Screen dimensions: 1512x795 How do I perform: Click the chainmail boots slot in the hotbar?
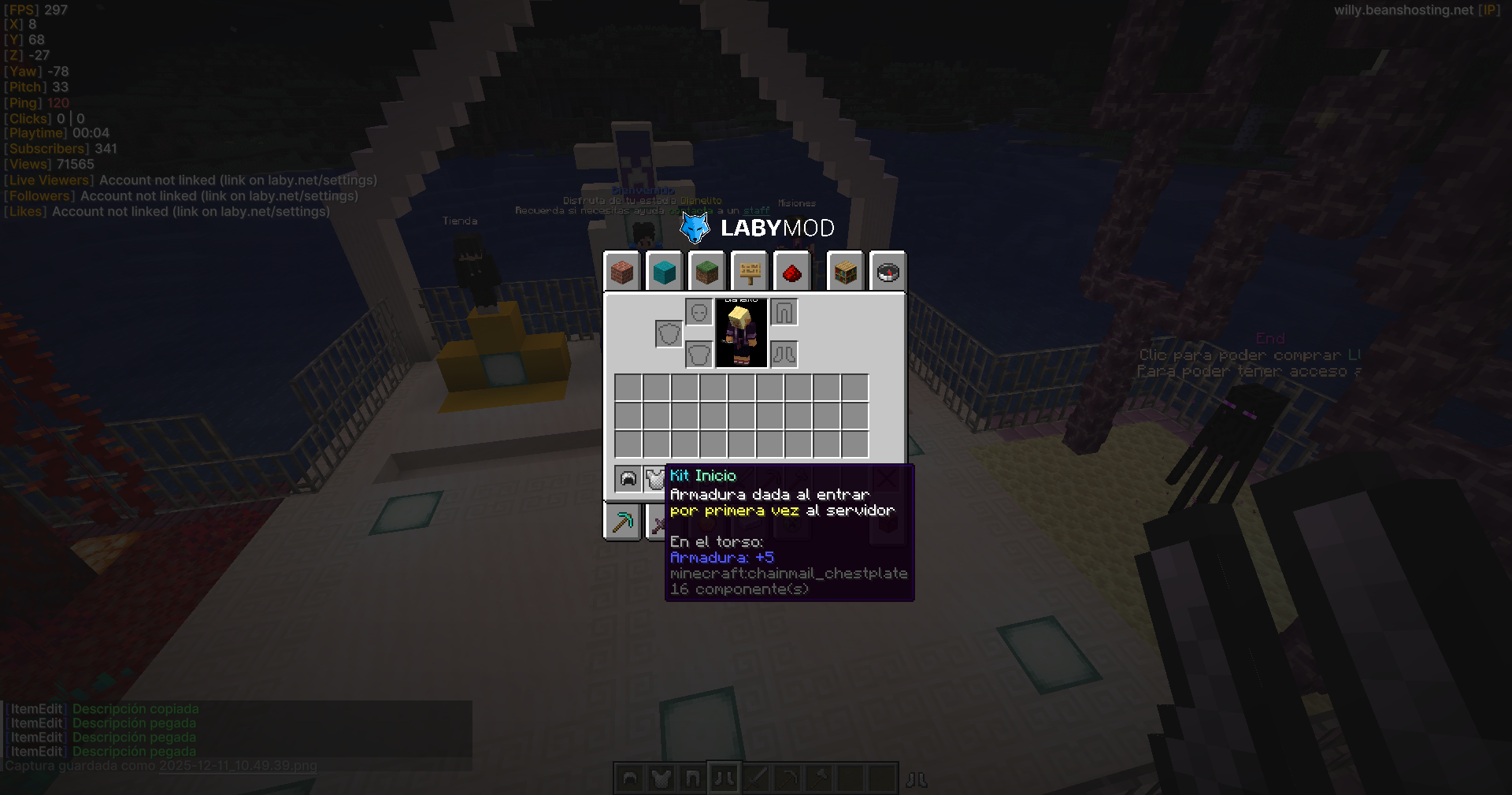coord(724,778)
